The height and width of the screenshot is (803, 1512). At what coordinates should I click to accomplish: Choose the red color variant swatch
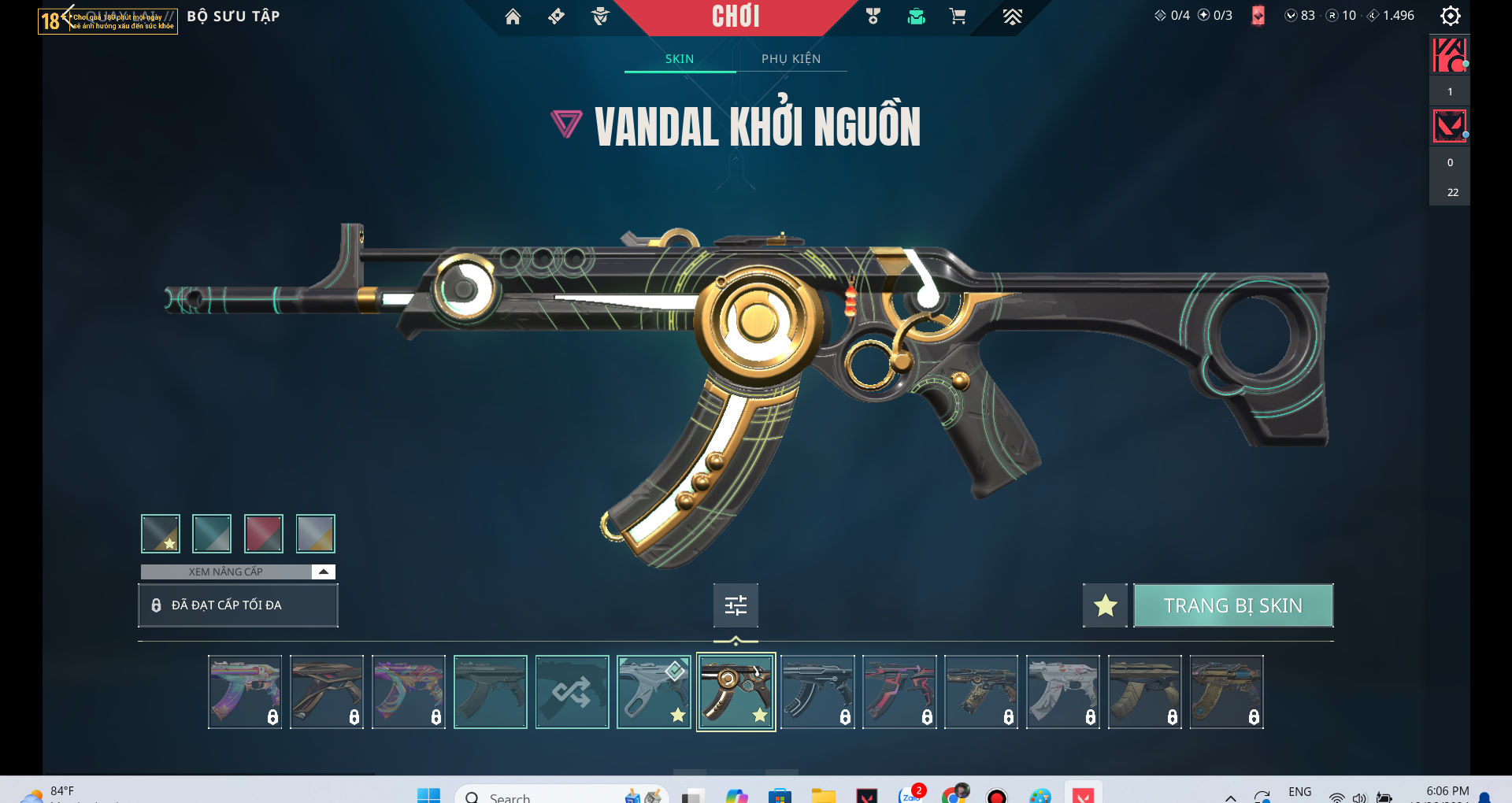264,534
